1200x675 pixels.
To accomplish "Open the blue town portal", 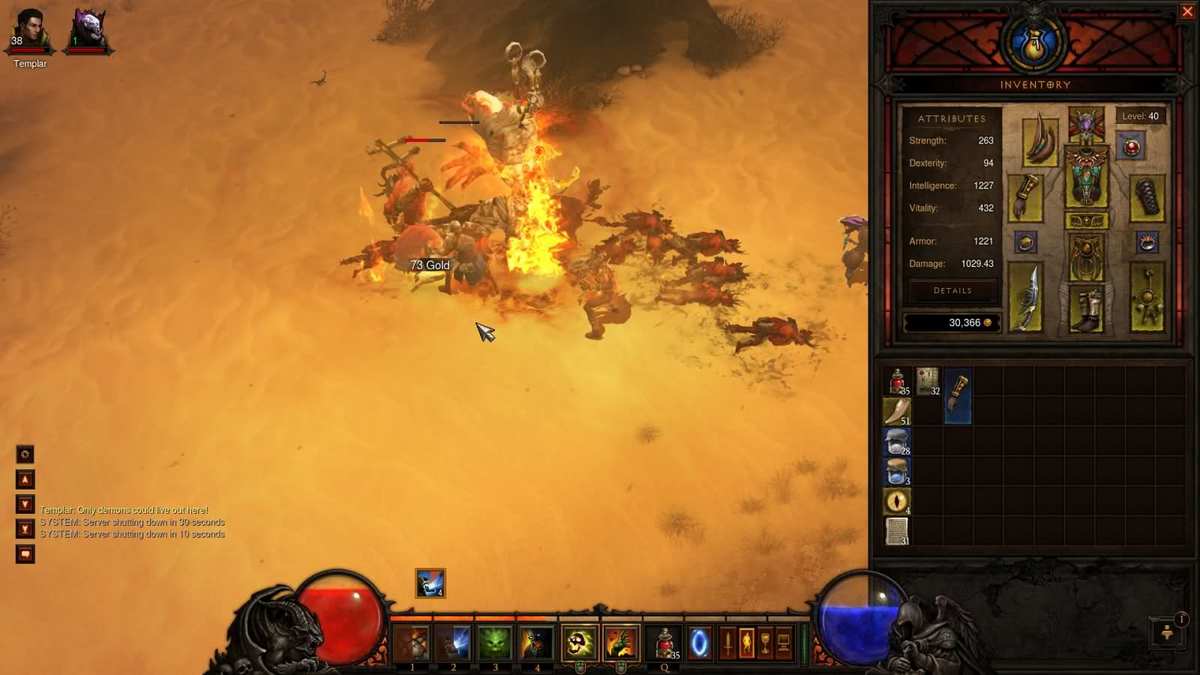I will pyautogui.click(x=699, y=643).
